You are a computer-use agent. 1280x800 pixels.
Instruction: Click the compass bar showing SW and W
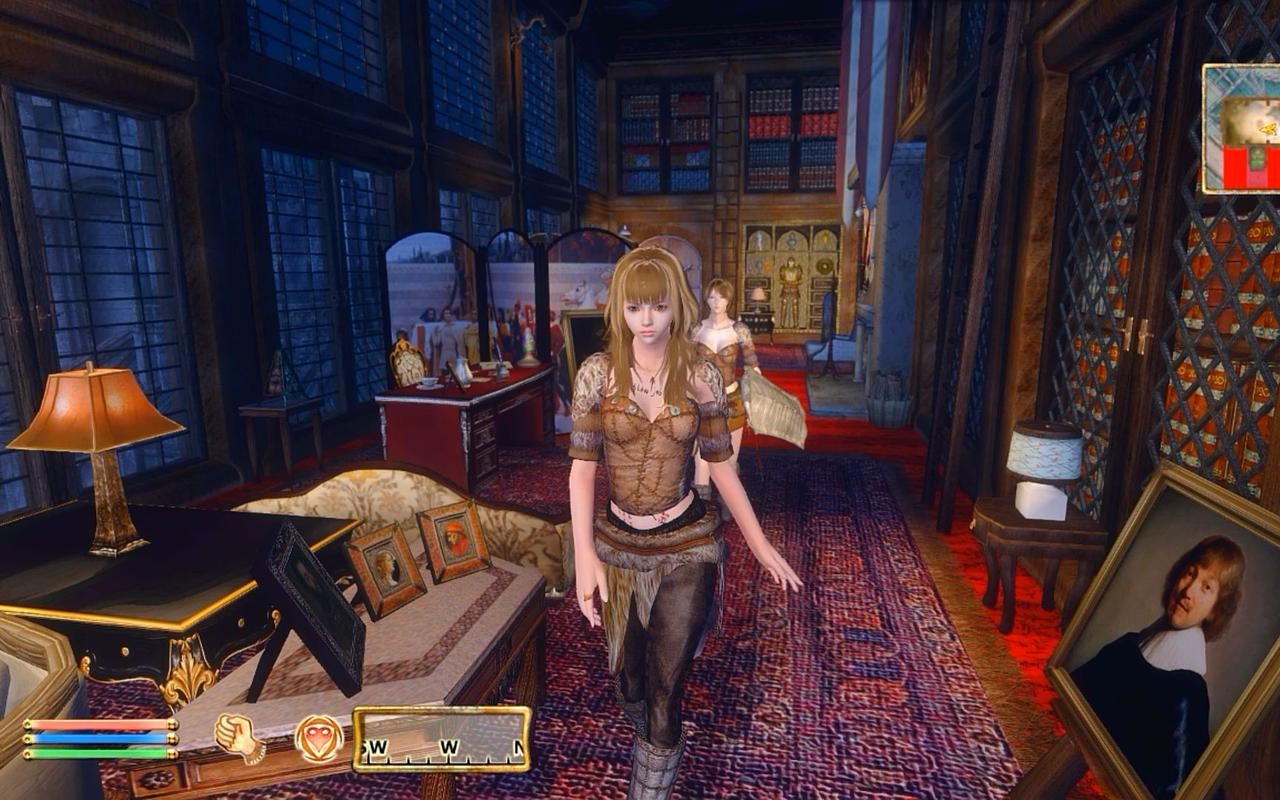(x=441, y=740)
